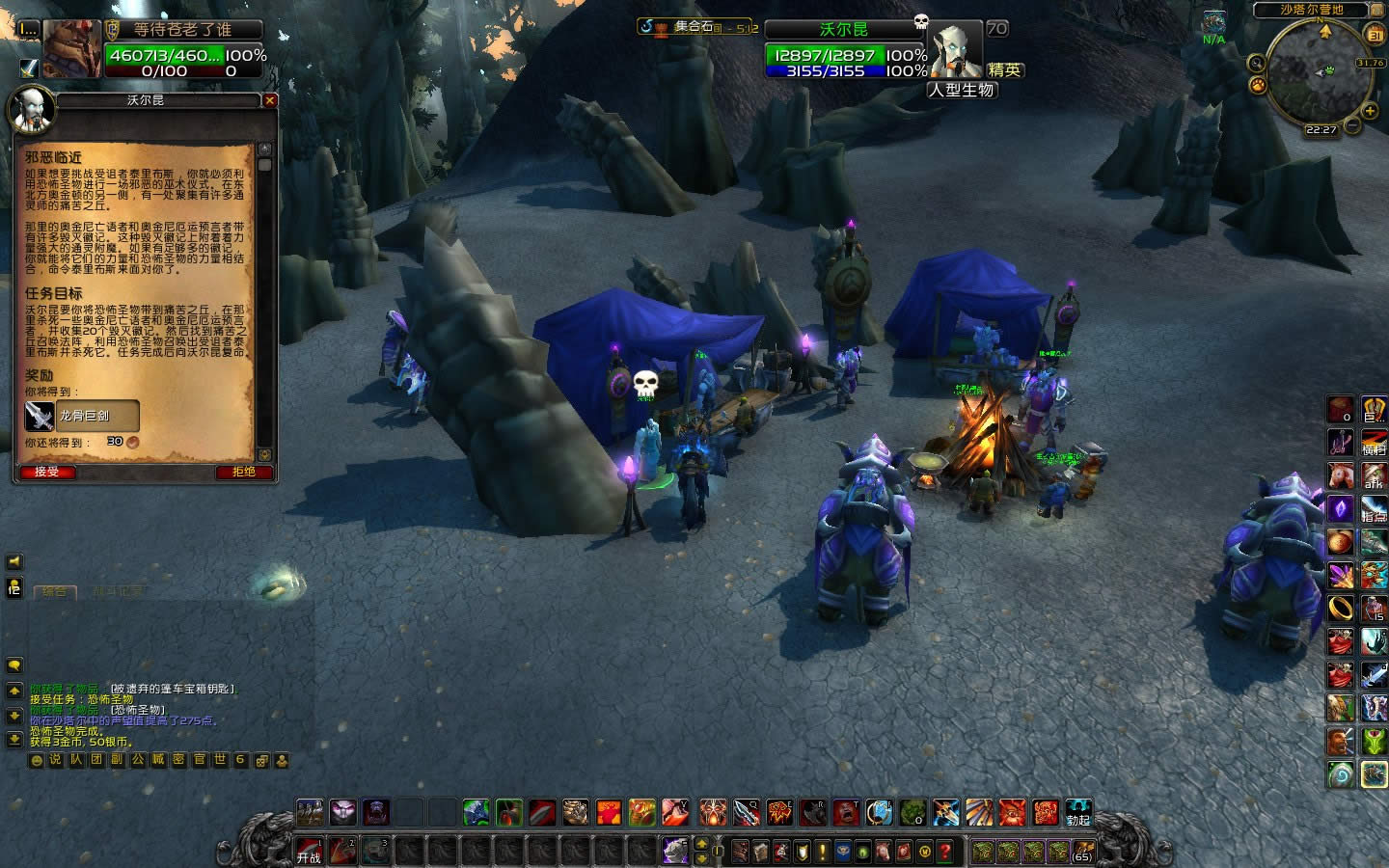This screenshot has width=1389, height=868.
Task: Close the 沃尔昆 quest window
Action: [x=270, y=100]
